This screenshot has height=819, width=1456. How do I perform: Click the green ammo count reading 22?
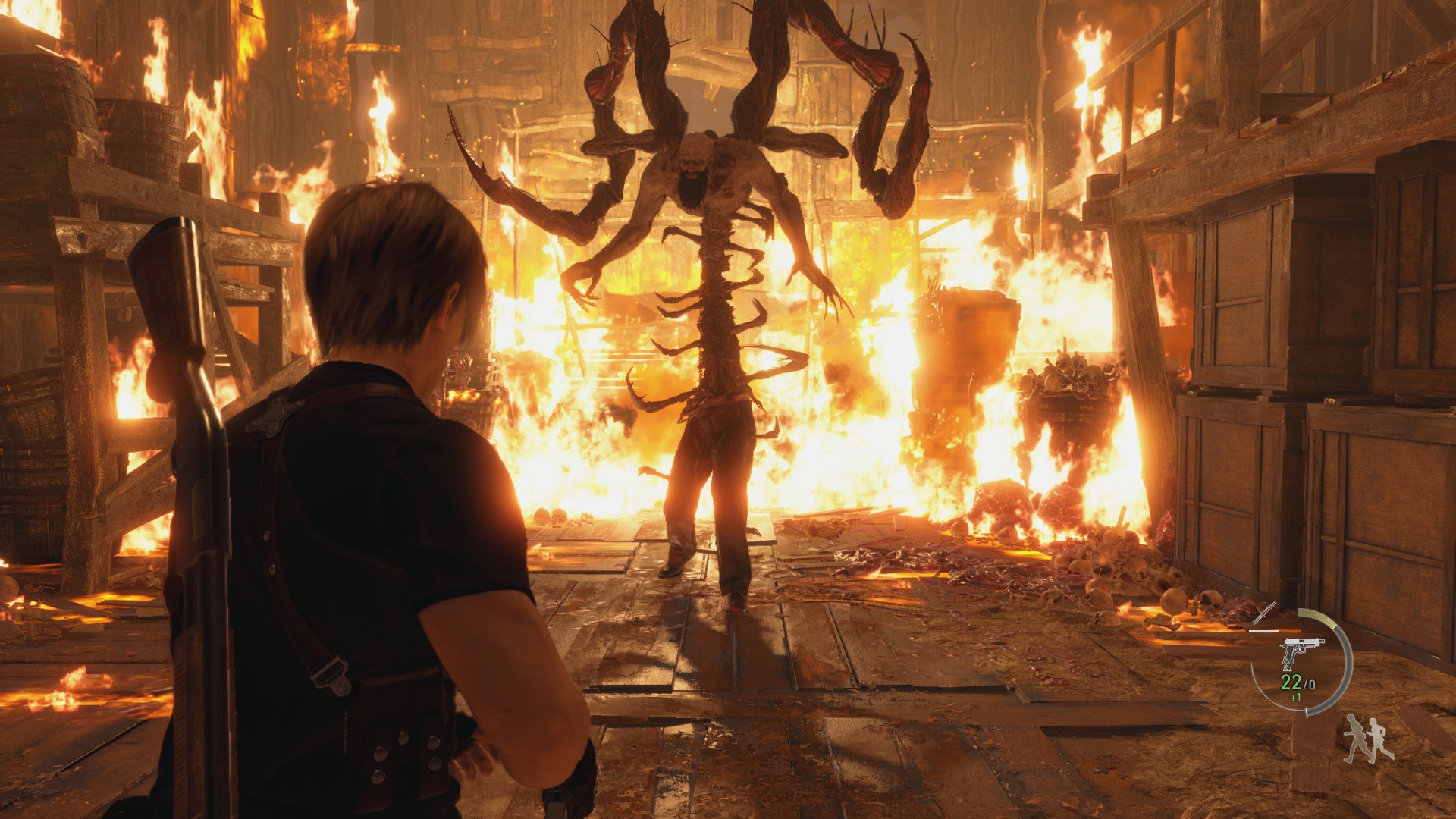(1291, 682)
